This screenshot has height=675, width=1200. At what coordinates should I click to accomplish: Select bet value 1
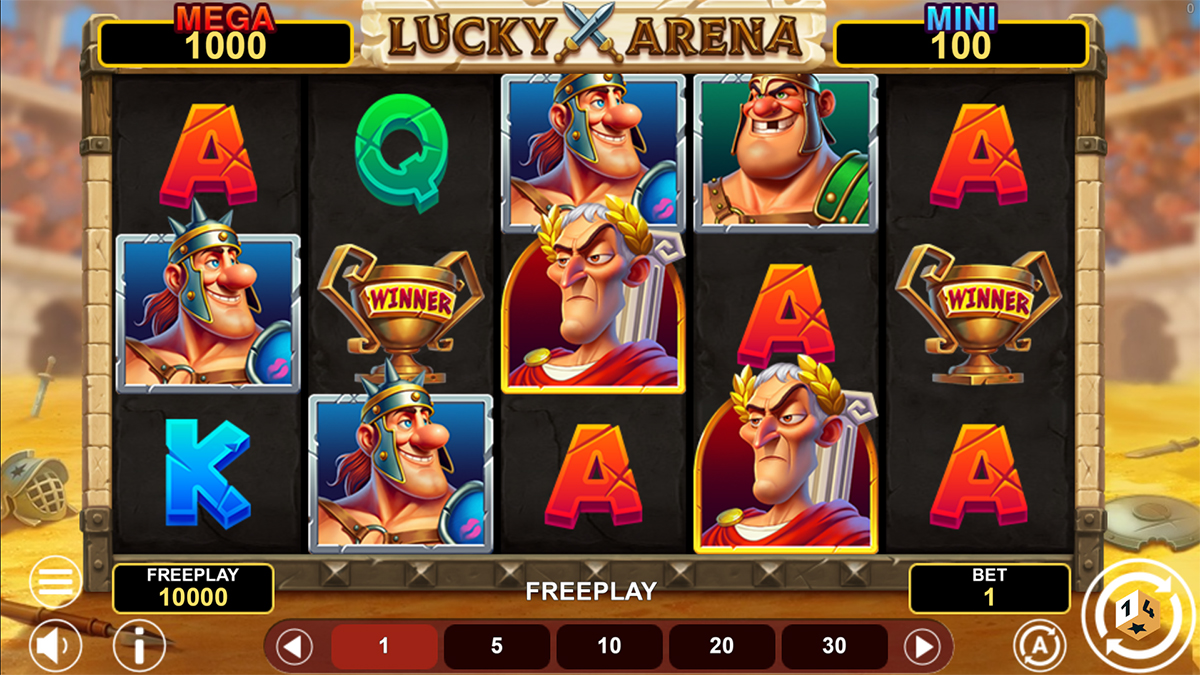coord(384,646)
